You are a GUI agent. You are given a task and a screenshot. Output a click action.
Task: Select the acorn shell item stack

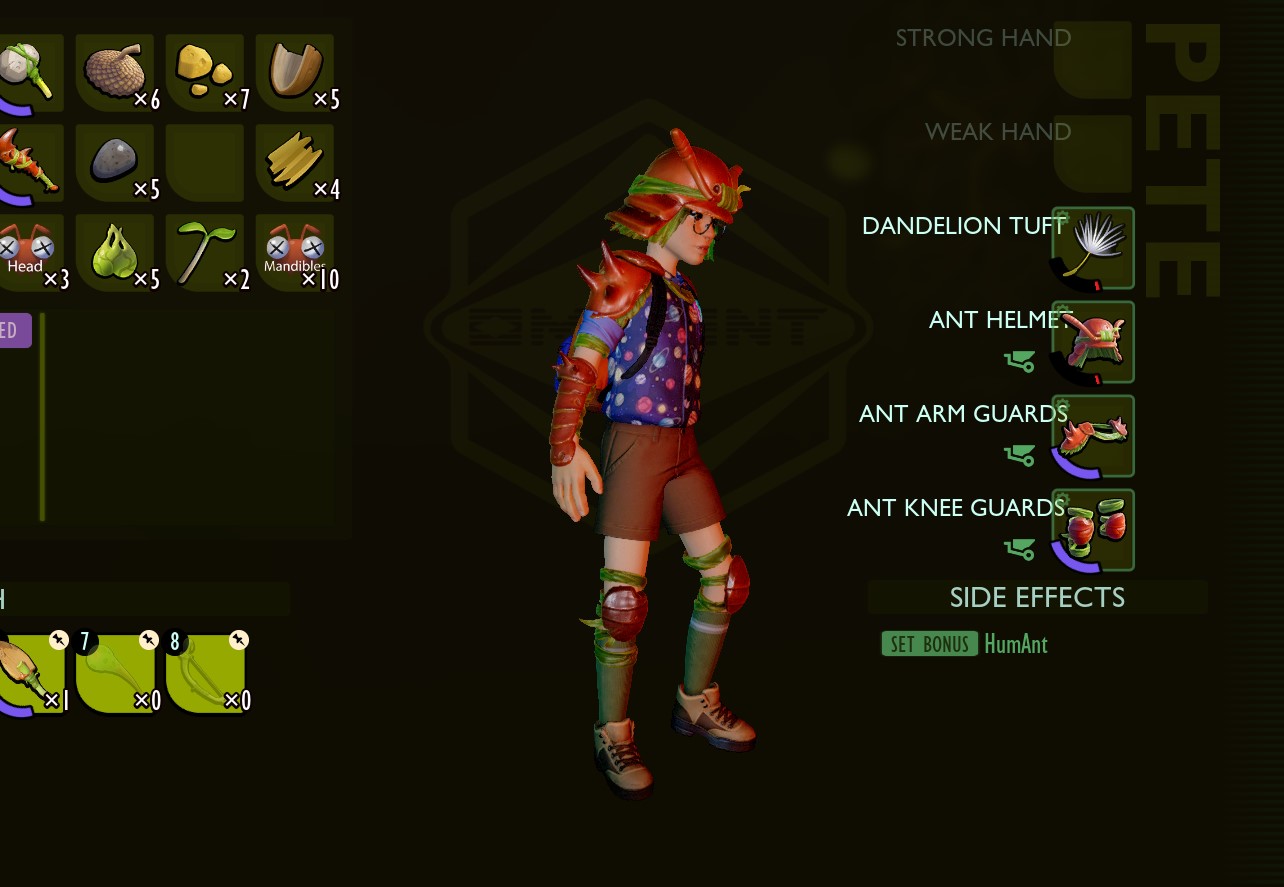coord(295,72)
